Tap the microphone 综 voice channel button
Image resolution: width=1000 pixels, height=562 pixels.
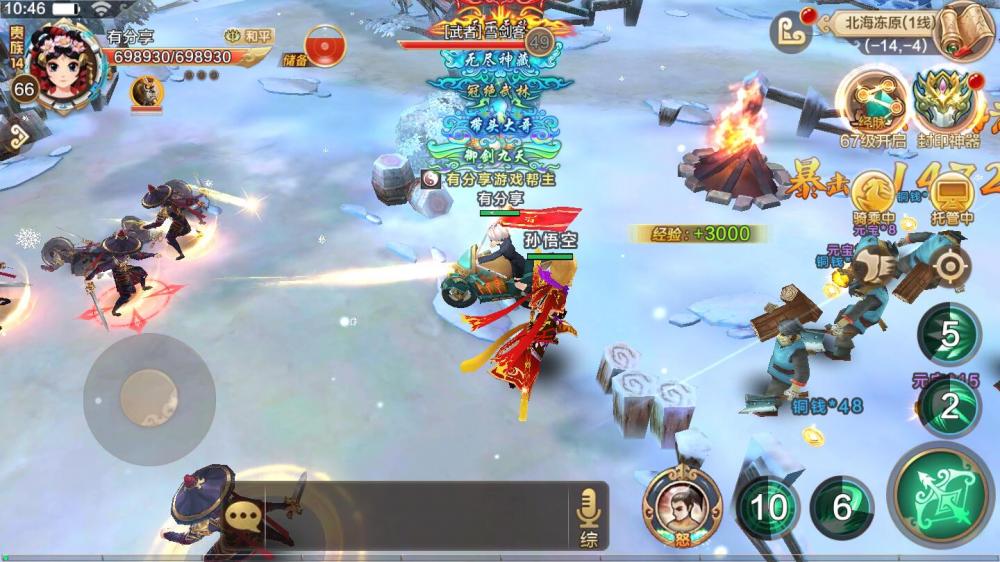[x=589, y=517]
